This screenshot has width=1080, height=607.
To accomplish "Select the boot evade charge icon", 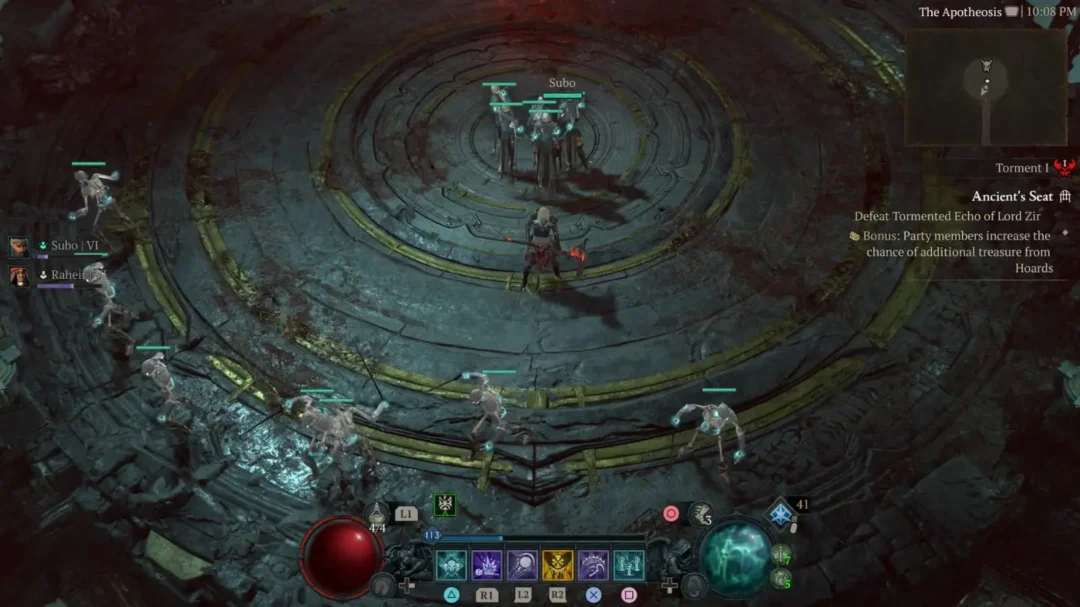I will [x=699, y=515].
